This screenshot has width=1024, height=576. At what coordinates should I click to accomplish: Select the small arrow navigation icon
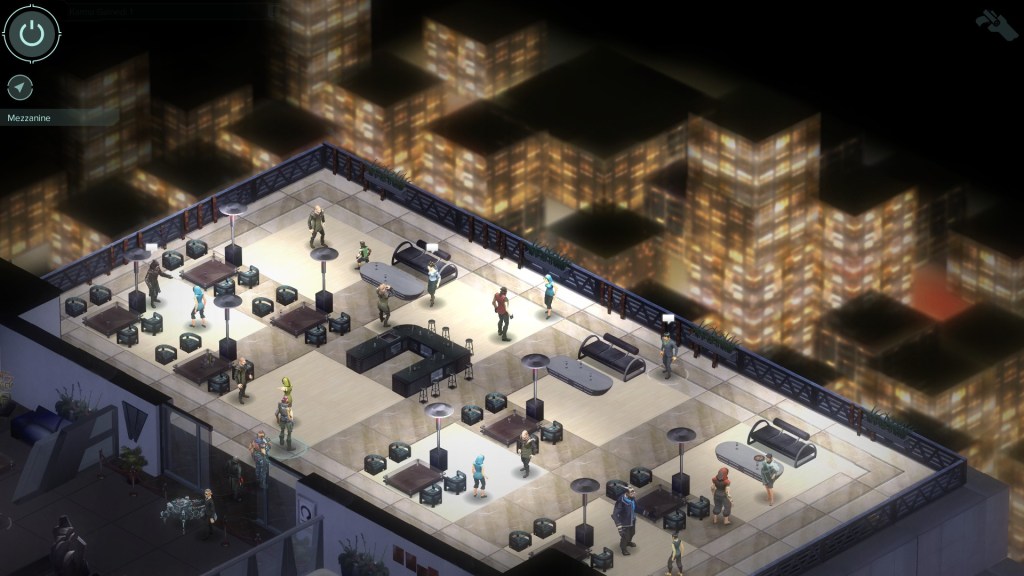click(x=19, y=87)
